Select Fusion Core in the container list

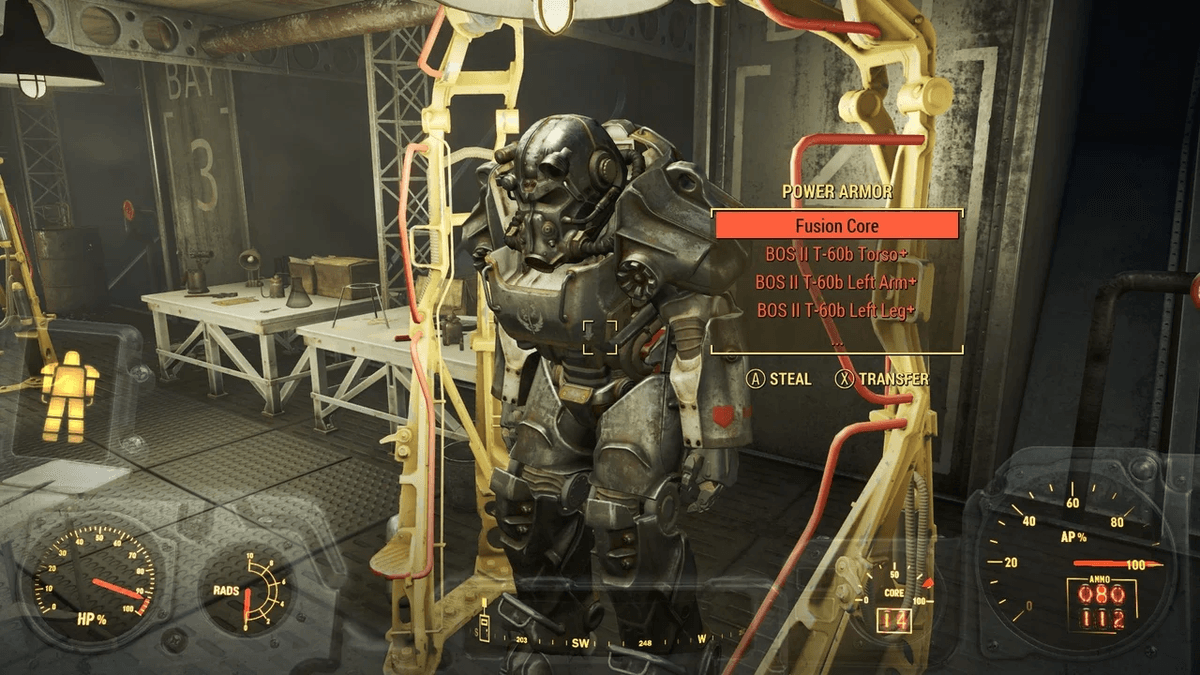[x=837, y=226]
